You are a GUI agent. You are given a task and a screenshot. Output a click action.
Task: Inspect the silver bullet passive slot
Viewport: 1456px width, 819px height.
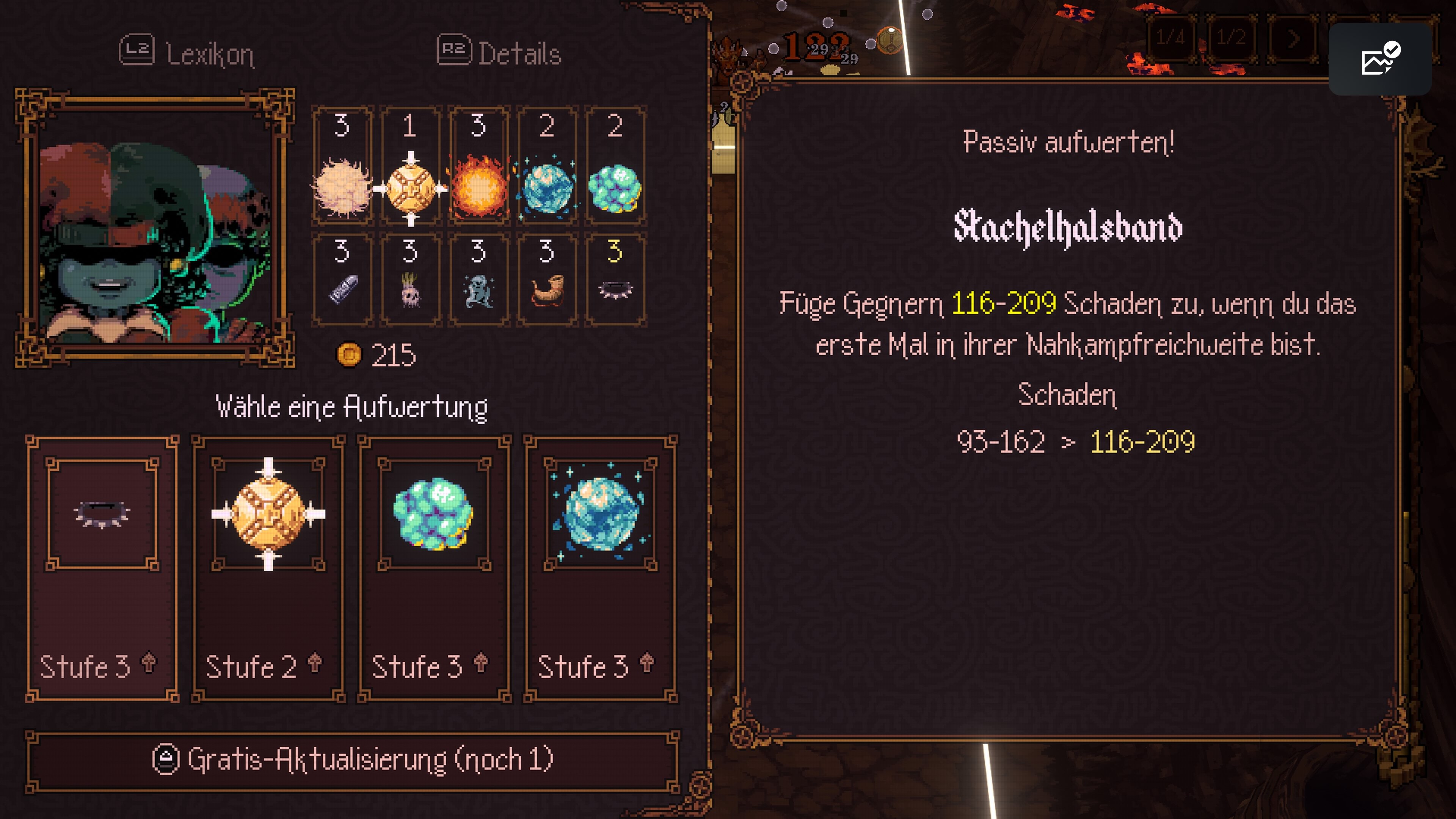click(x=342, y=280)
